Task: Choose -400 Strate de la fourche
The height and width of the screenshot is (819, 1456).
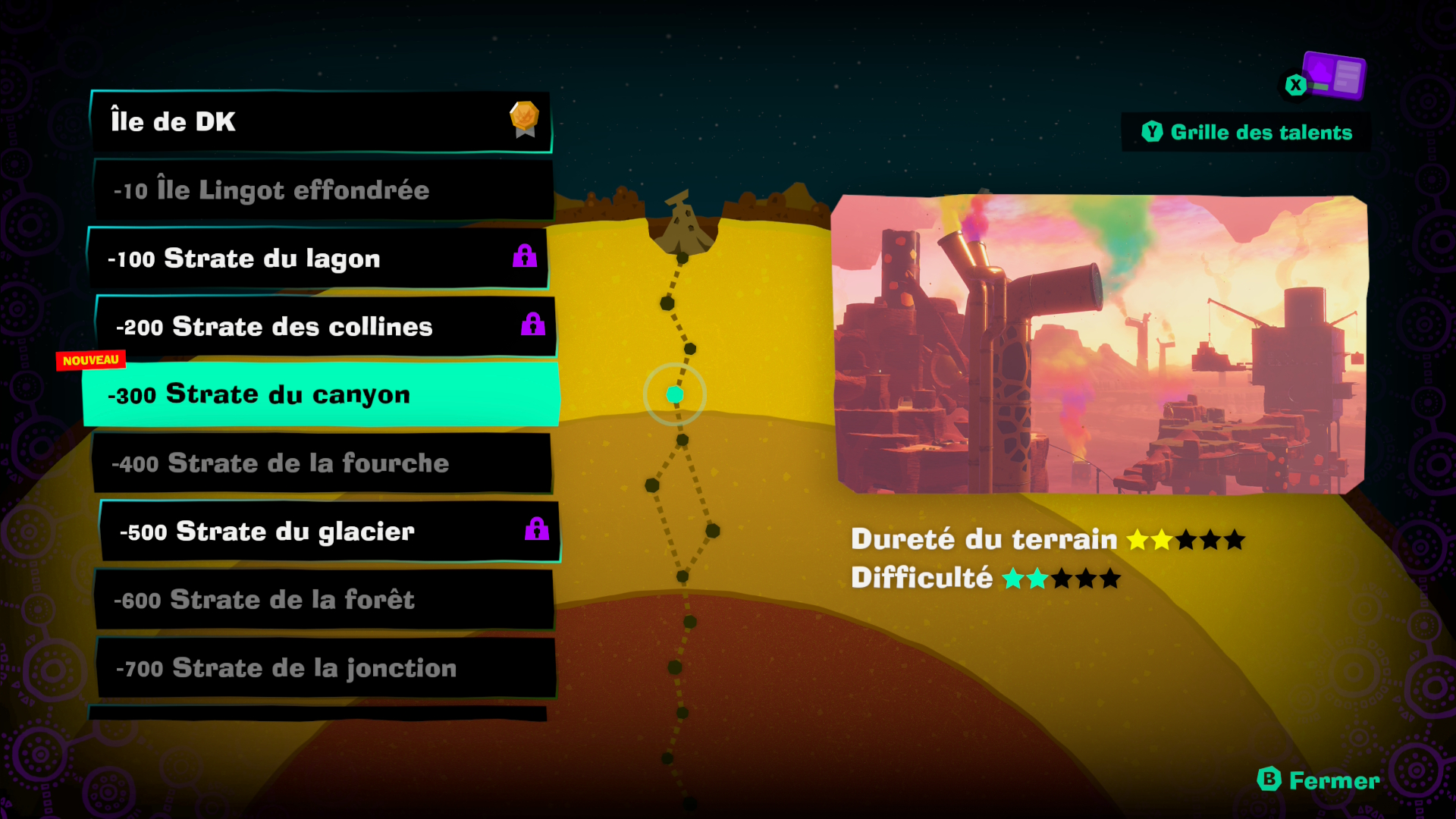Action: pyautogui.click(x=322, y=463)
